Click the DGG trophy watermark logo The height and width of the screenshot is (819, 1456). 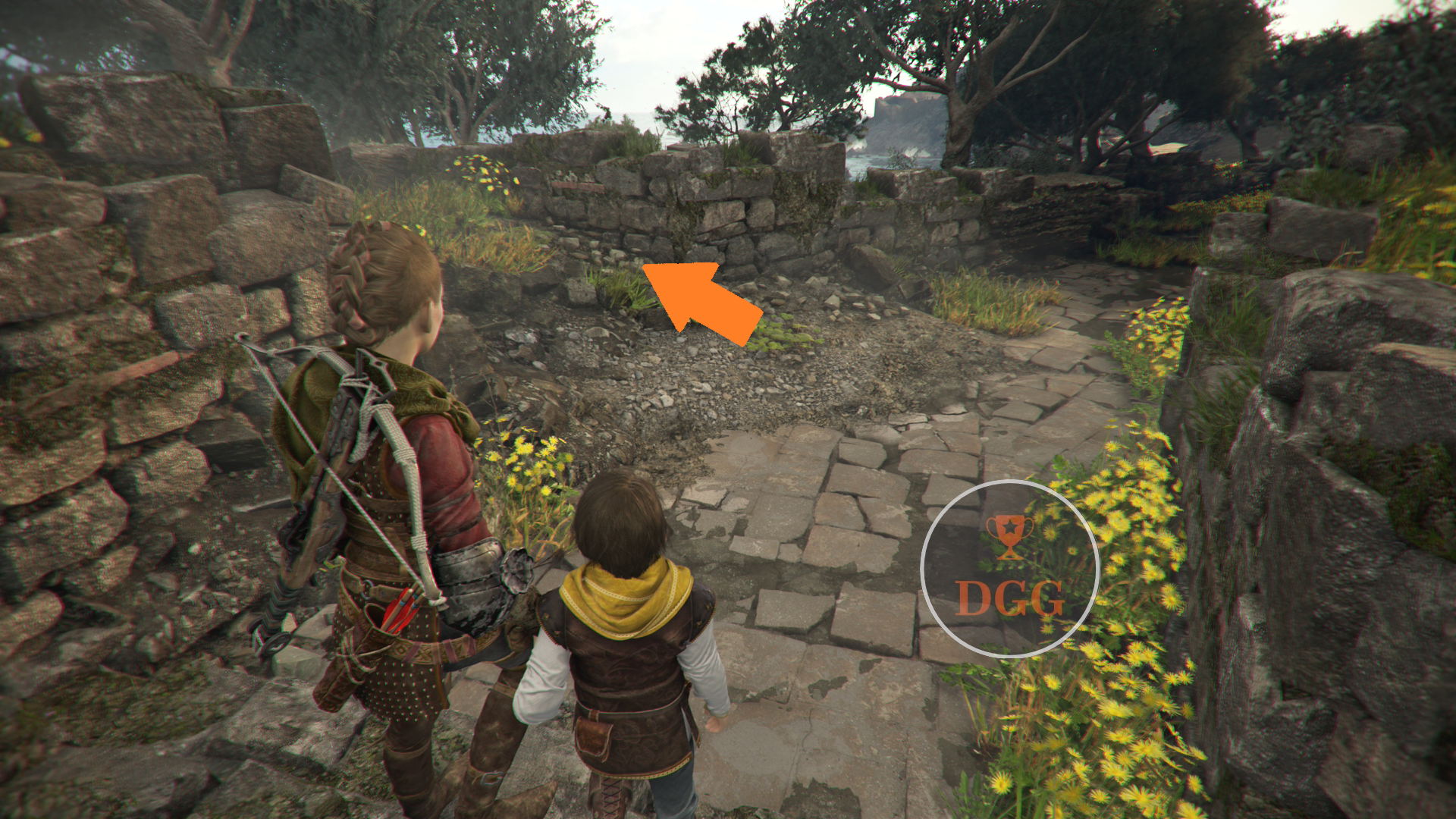click(x=1009, y=569)
